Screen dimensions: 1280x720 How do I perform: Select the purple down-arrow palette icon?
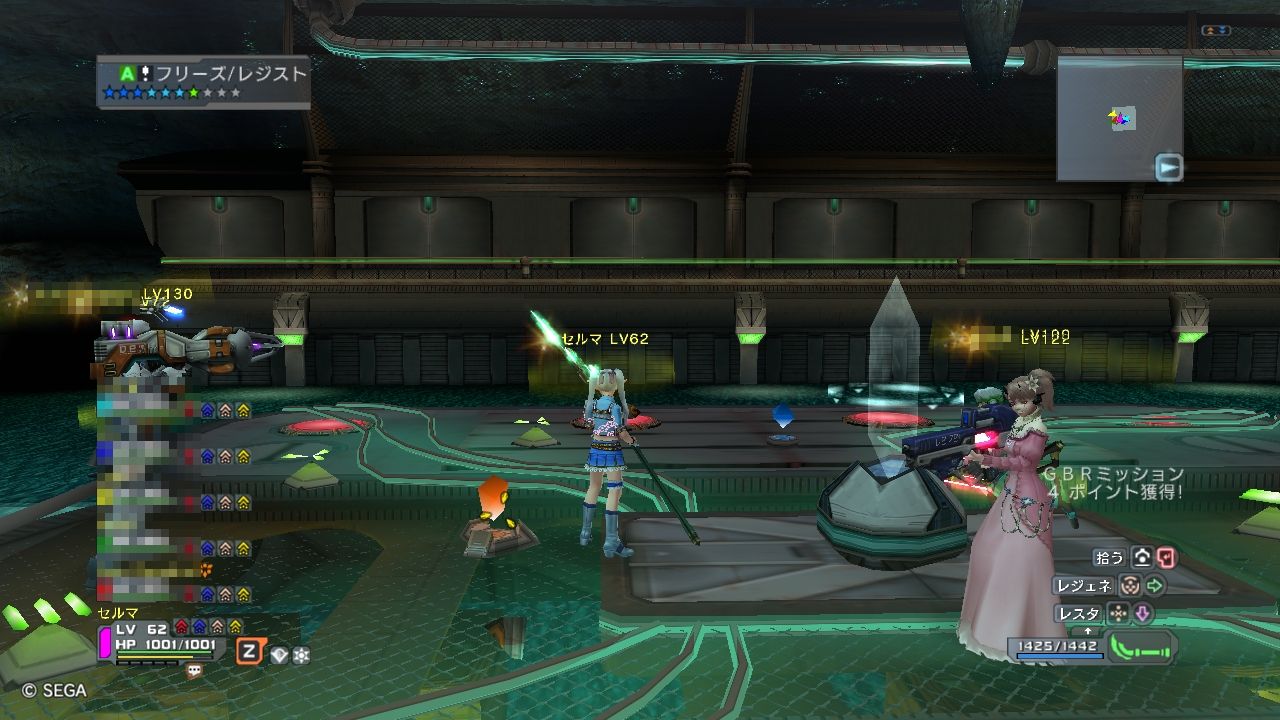tap(1141, 613)
